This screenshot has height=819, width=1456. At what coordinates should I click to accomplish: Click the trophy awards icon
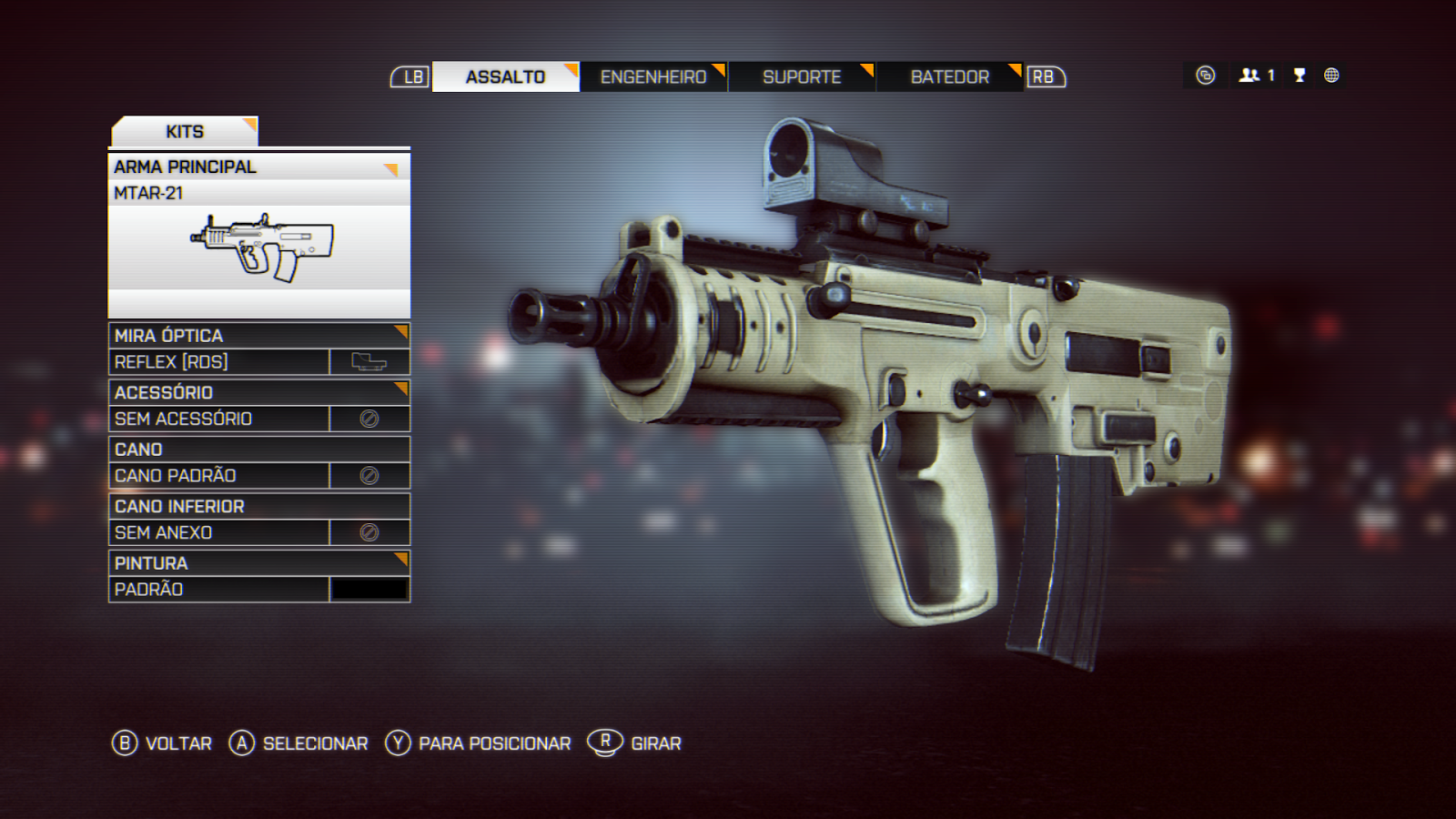tap(1299, 76)
